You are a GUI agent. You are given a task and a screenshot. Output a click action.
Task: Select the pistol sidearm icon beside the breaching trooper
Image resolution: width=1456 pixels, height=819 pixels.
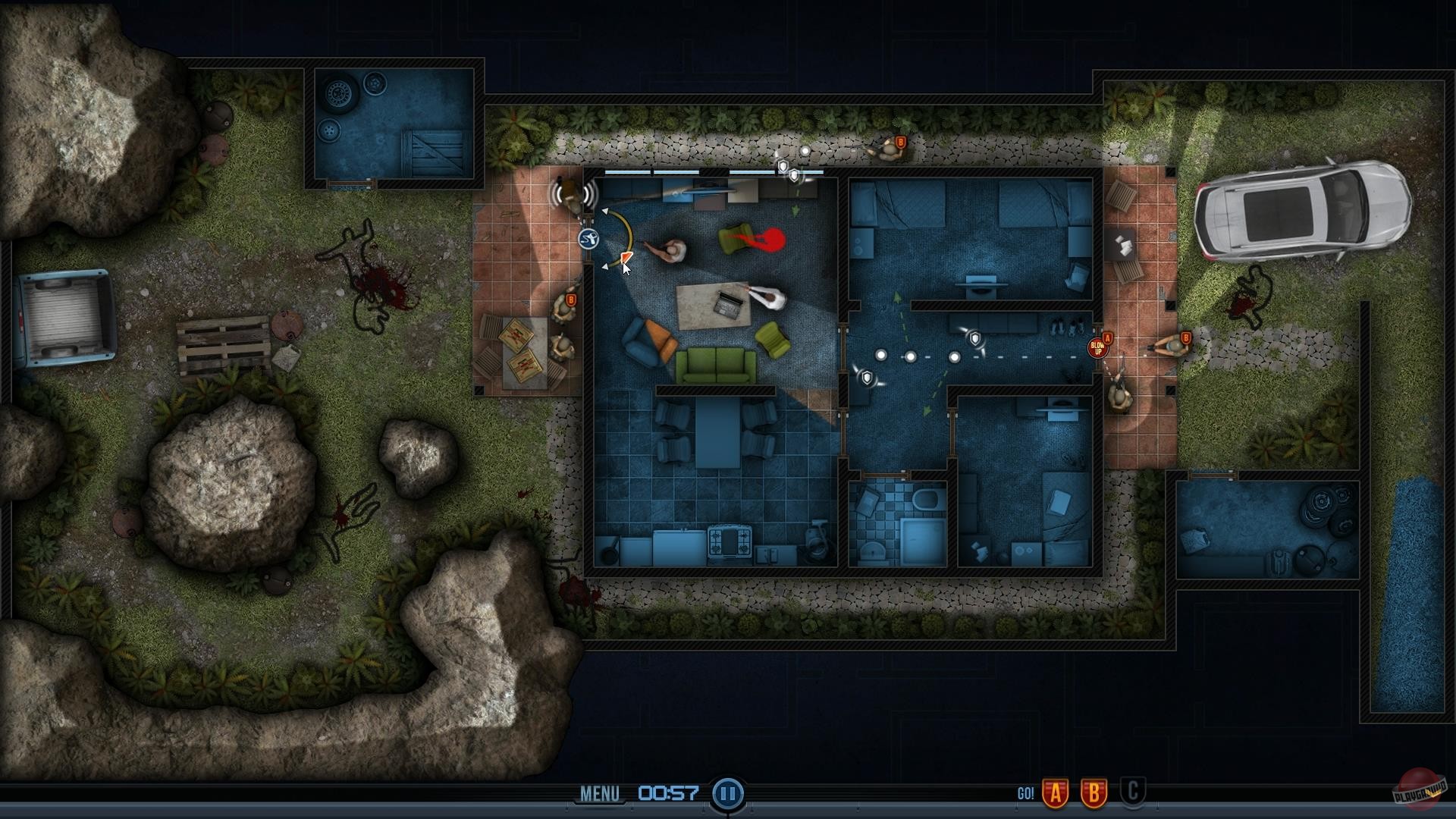tap(589, 239)
